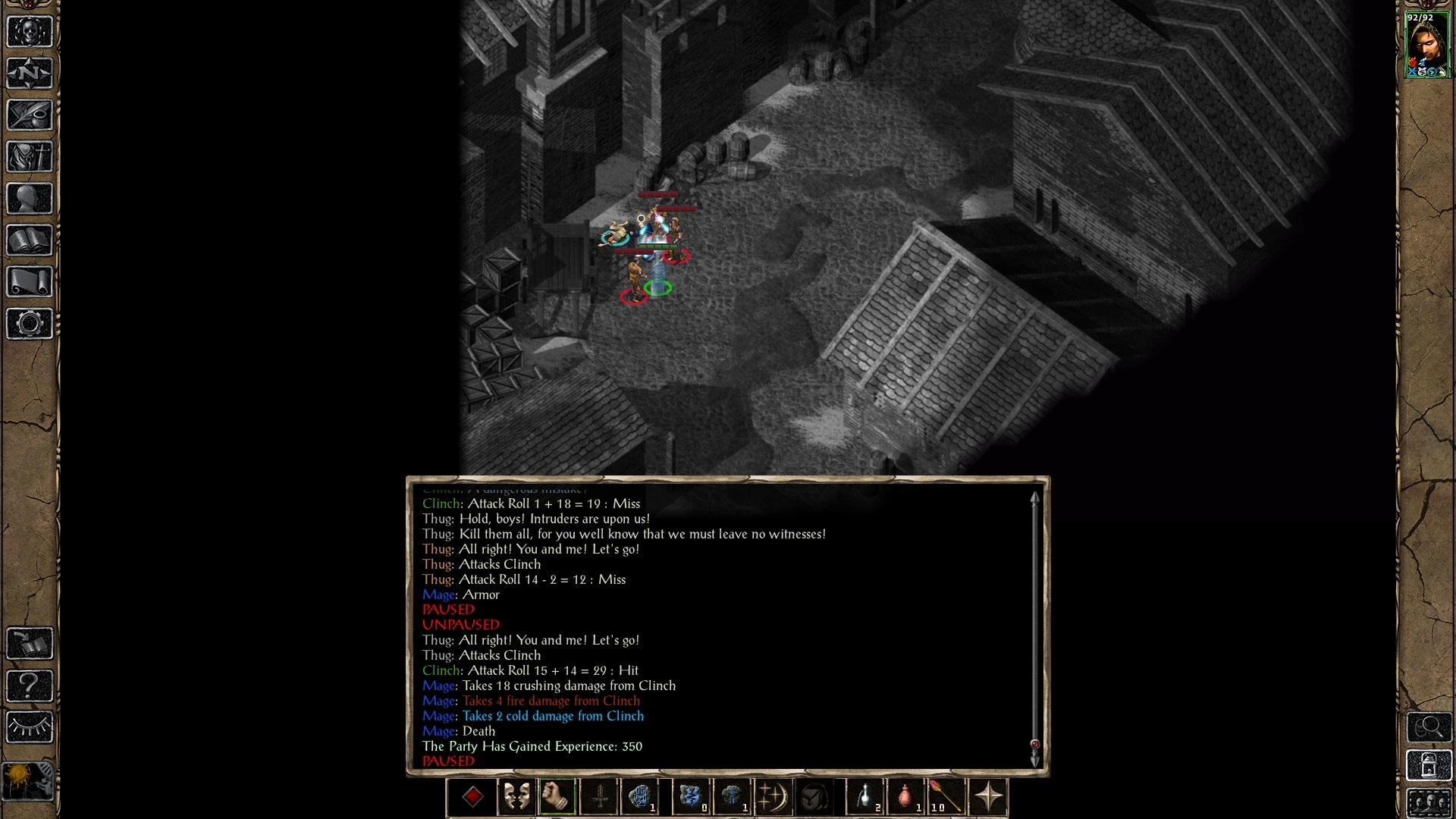
Task: Select the wand with ten charges
Action: (946, 797)
